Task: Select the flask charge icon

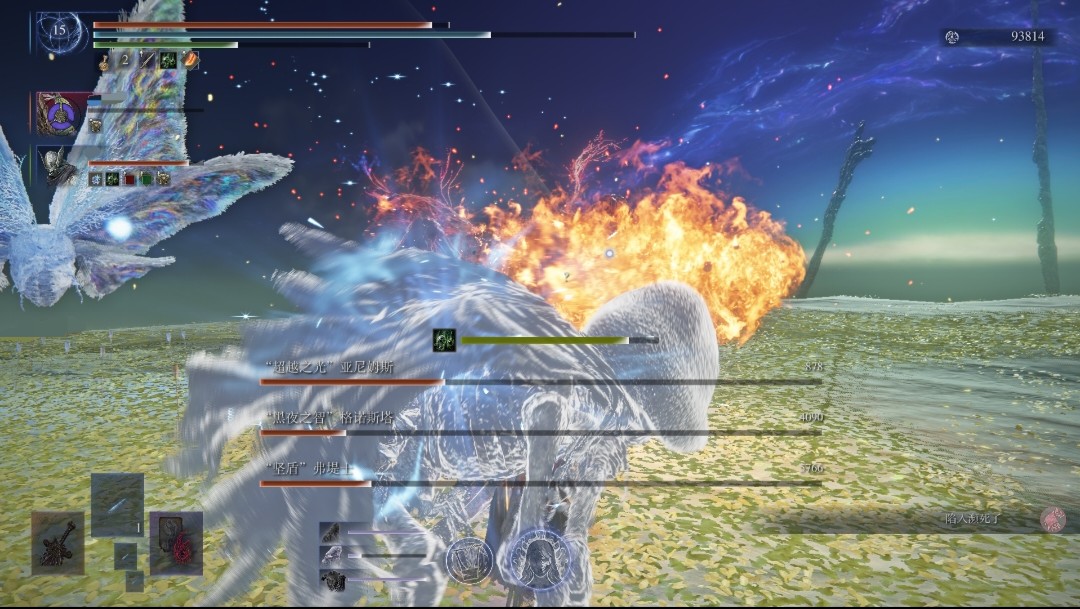Action: 104,61
